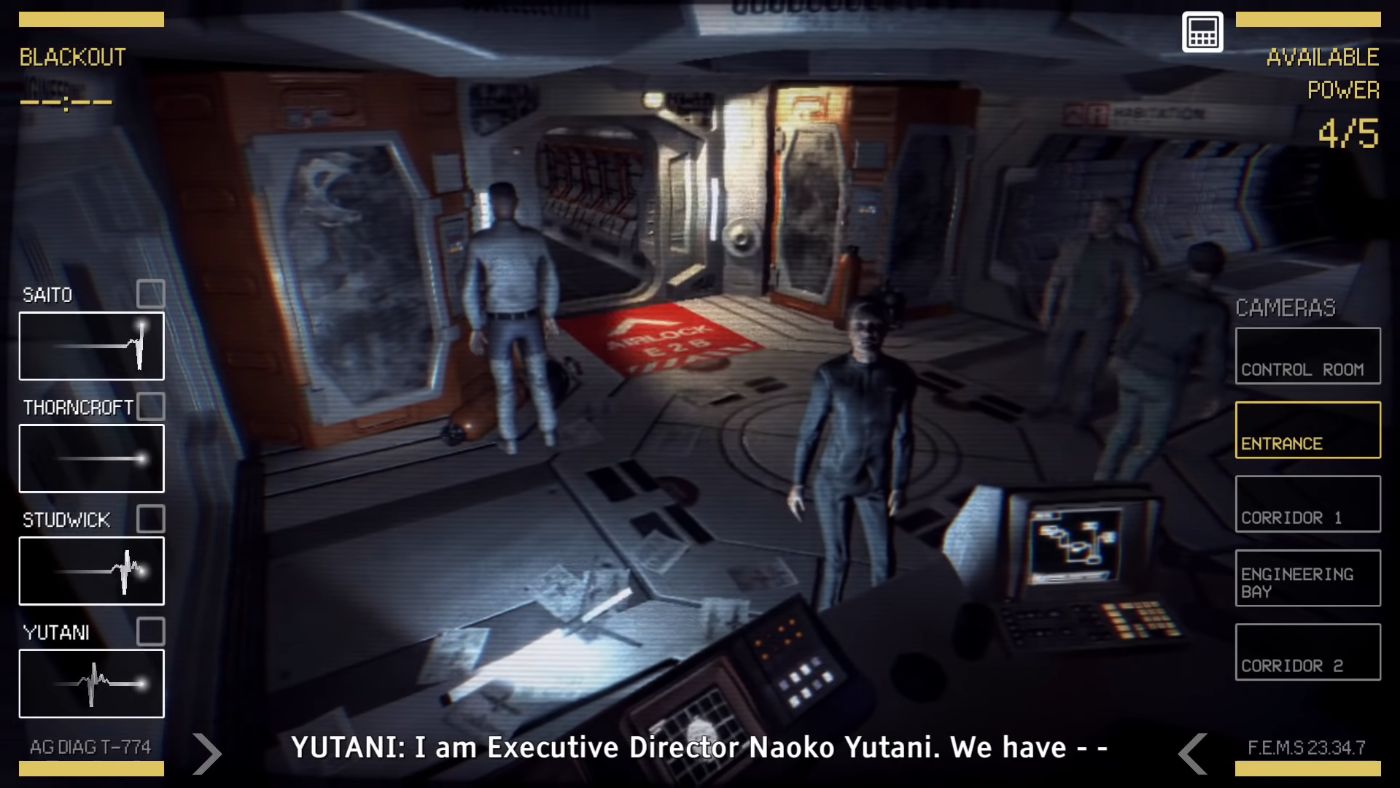Open the ENGINEERING BAY camera feed
Screen dimensions: 1400x788
point(1307,577)
